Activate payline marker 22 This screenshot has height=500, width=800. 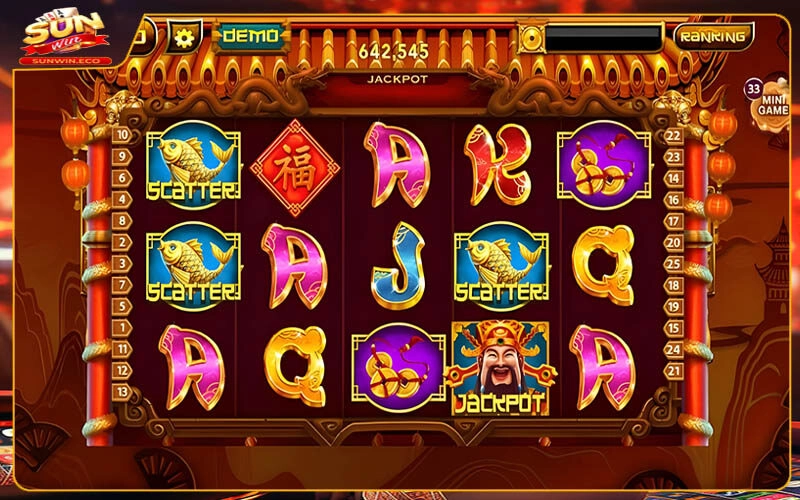click(674, 135)
